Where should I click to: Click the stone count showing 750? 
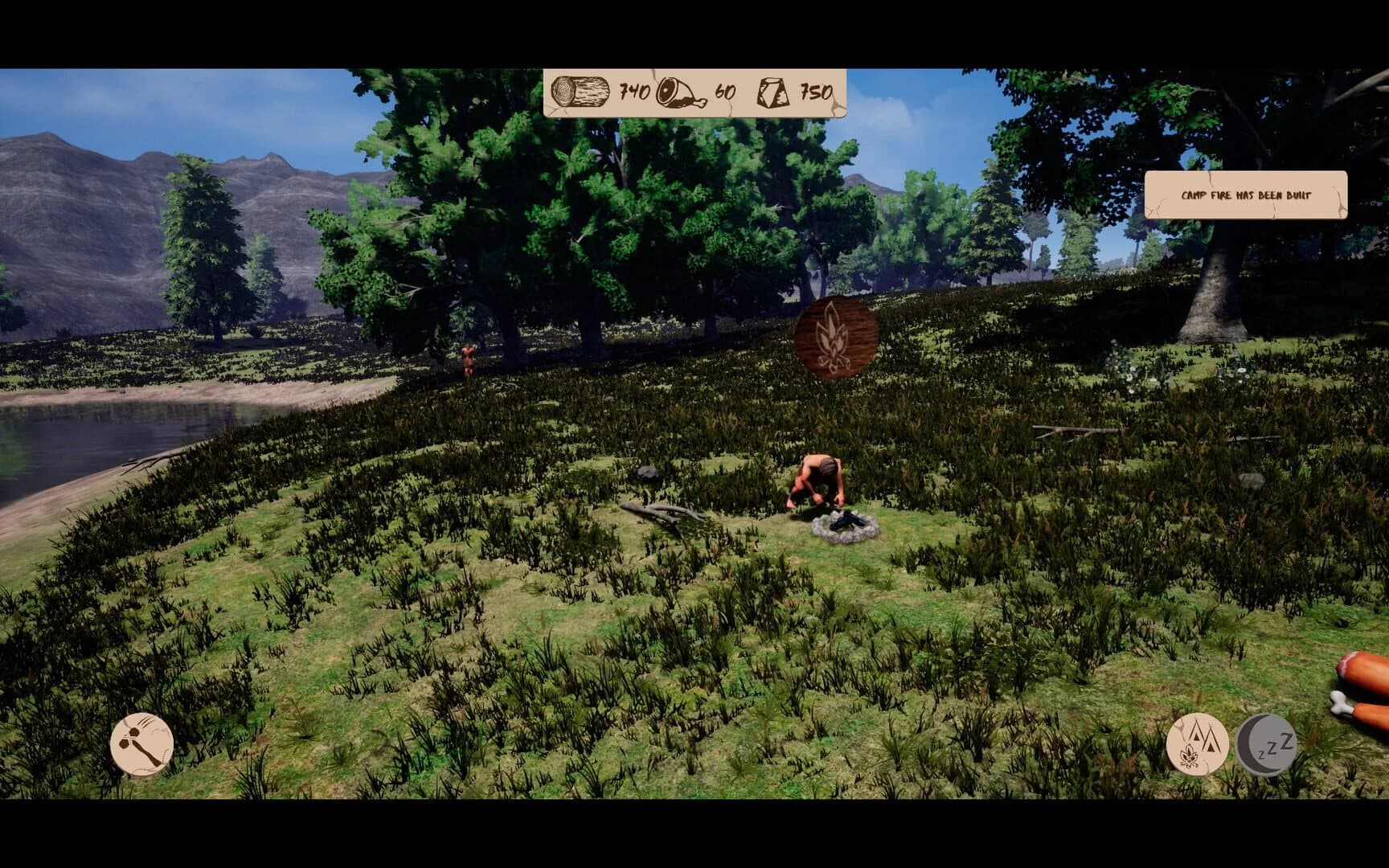(x=813, y=91)
